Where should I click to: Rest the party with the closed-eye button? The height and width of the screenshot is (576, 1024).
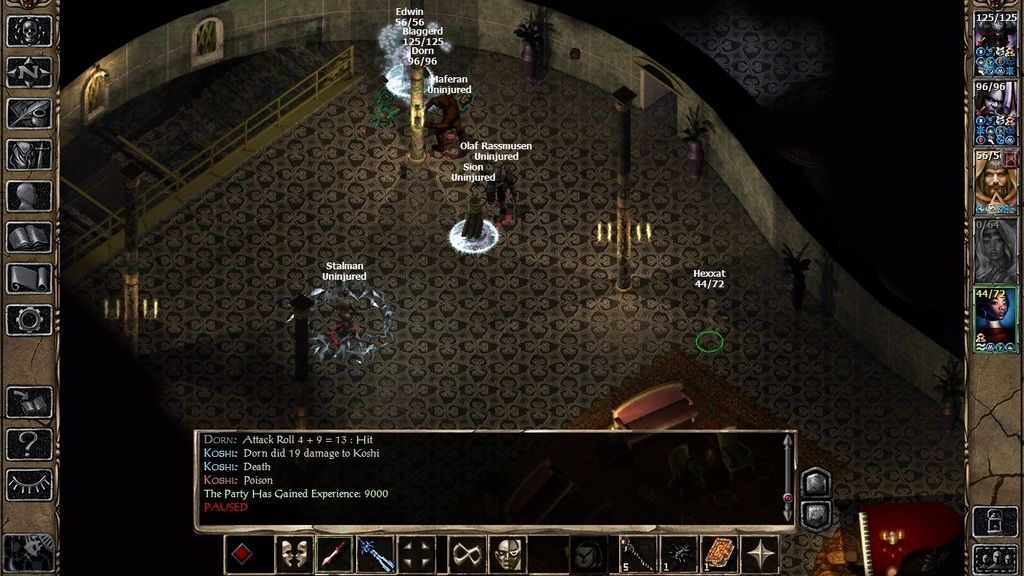(x=29, y=484)
